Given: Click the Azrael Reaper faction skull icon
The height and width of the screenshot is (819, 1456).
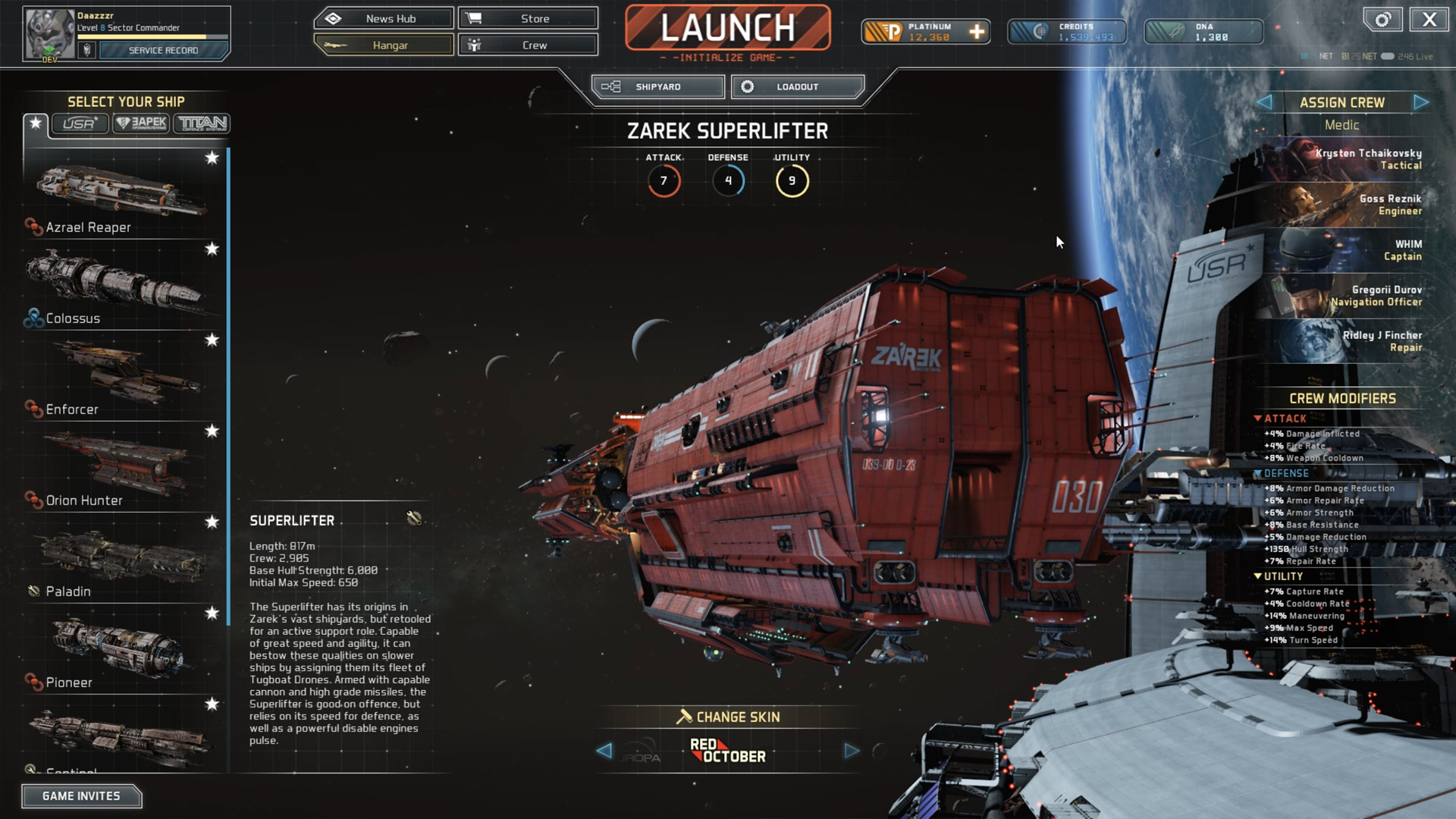Looking at the screenshot, I should tap(33, 225).
